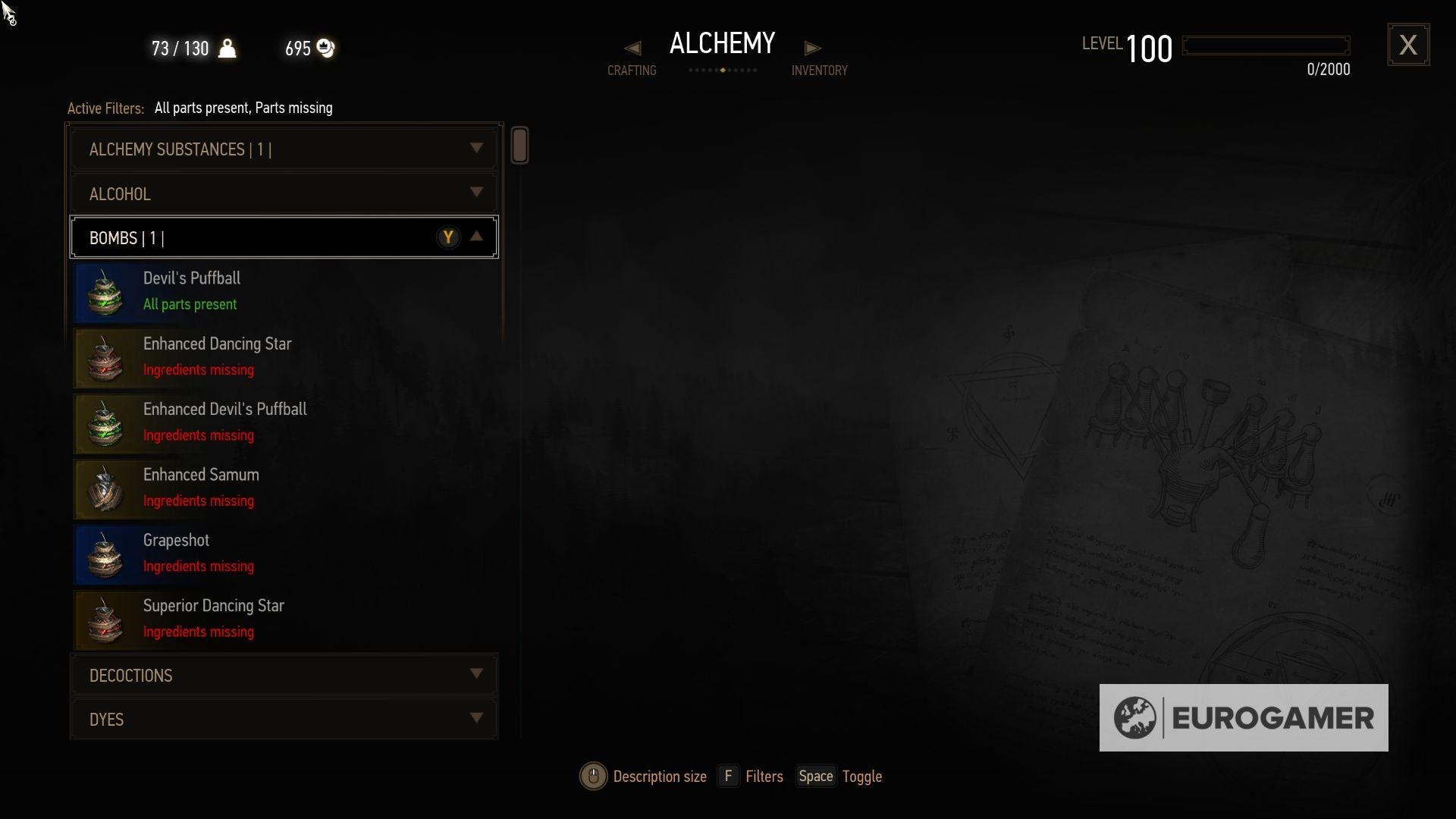Click the Enhanced Dancing Star bomb icon
1456x819 pixels.
(105, 358)
